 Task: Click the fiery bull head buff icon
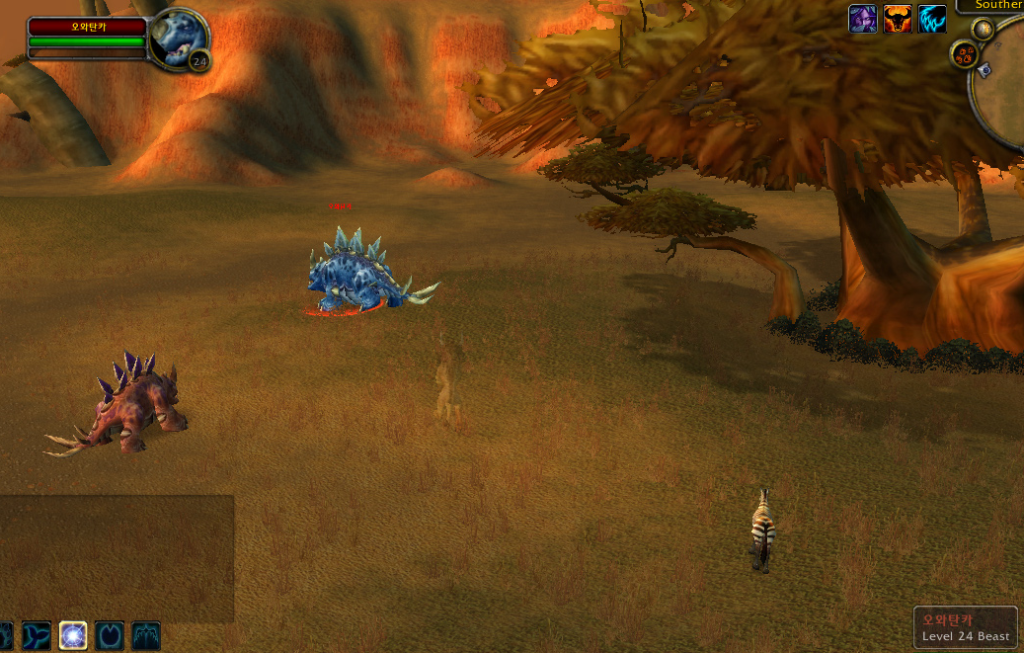click(x=897, y=19)
